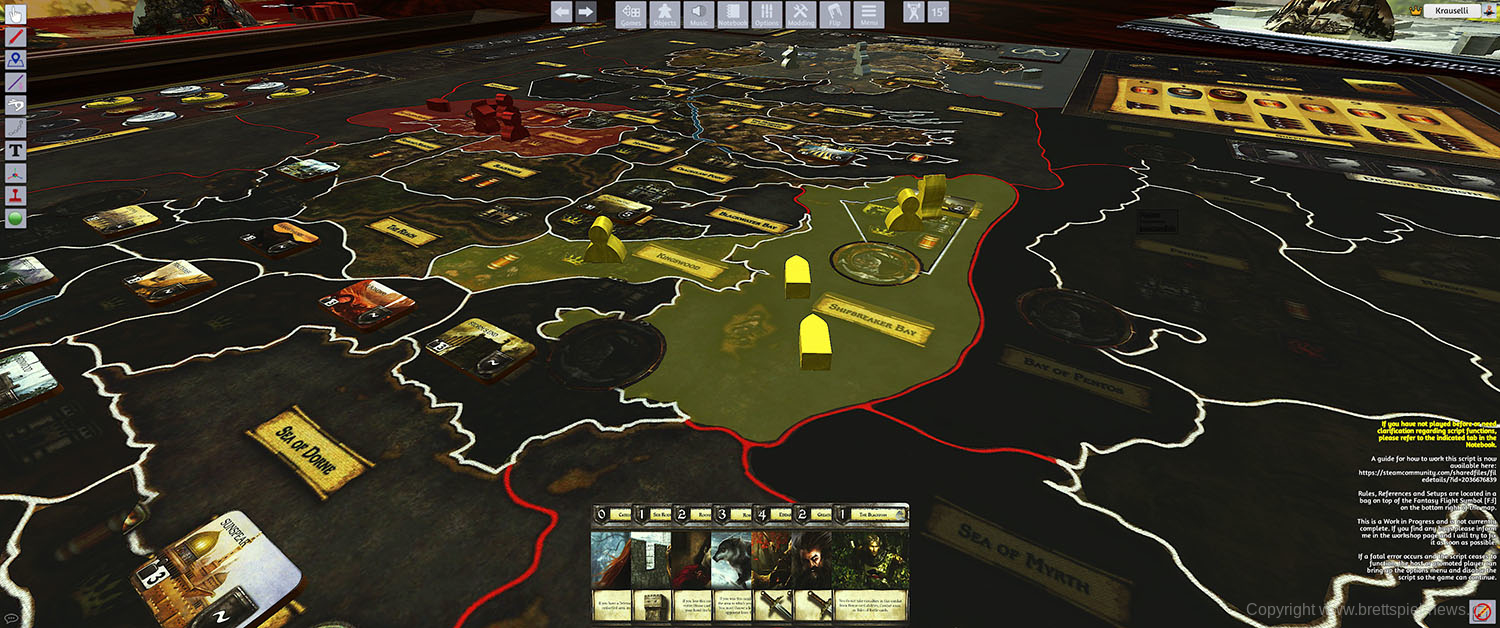Open the Options panel

point(766,14)
